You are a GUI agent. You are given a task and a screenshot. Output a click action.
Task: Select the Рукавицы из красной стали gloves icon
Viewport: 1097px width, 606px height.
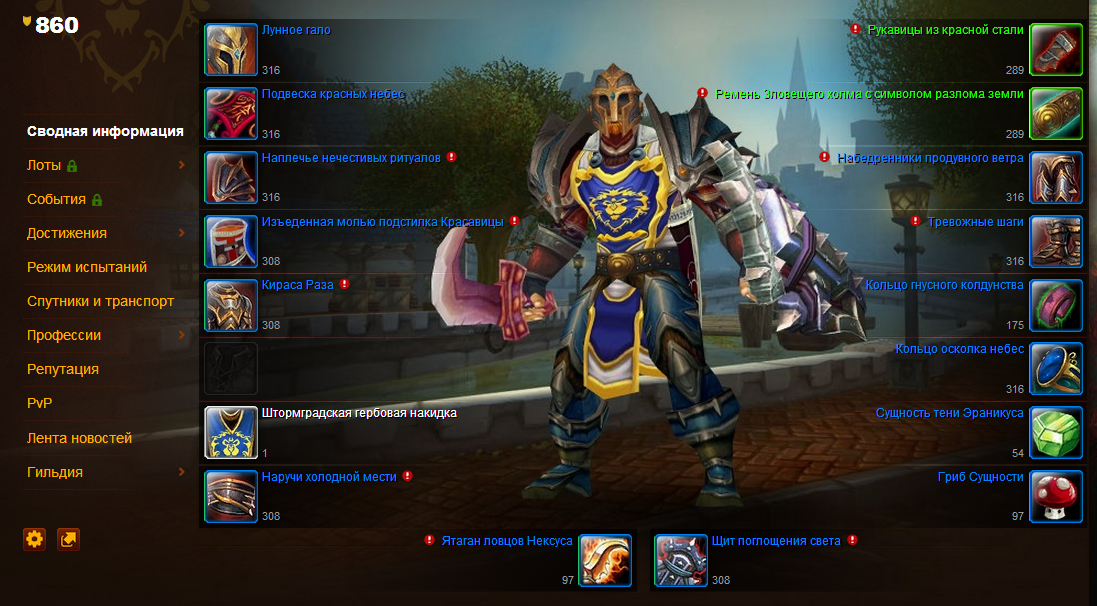point(1056,50)
